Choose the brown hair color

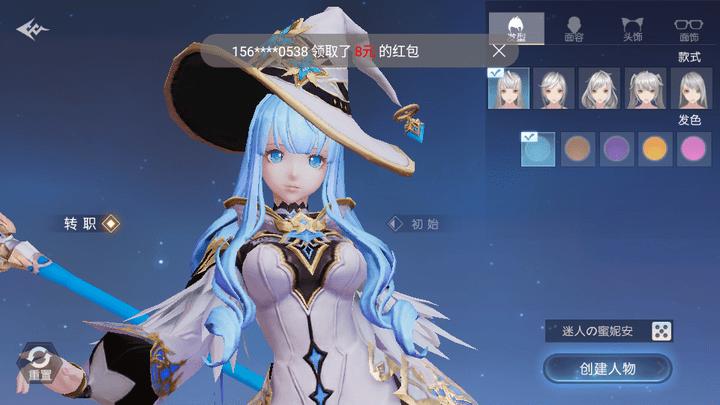pos(578,150)
